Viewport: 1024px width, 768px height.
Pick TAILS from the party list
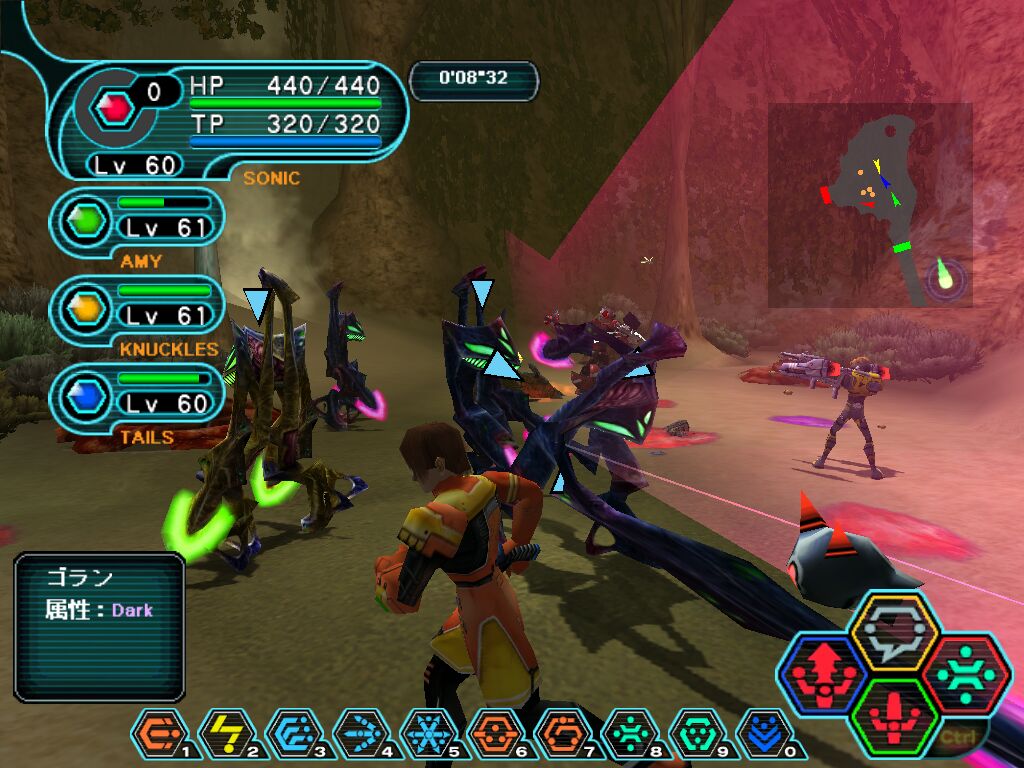137,393
